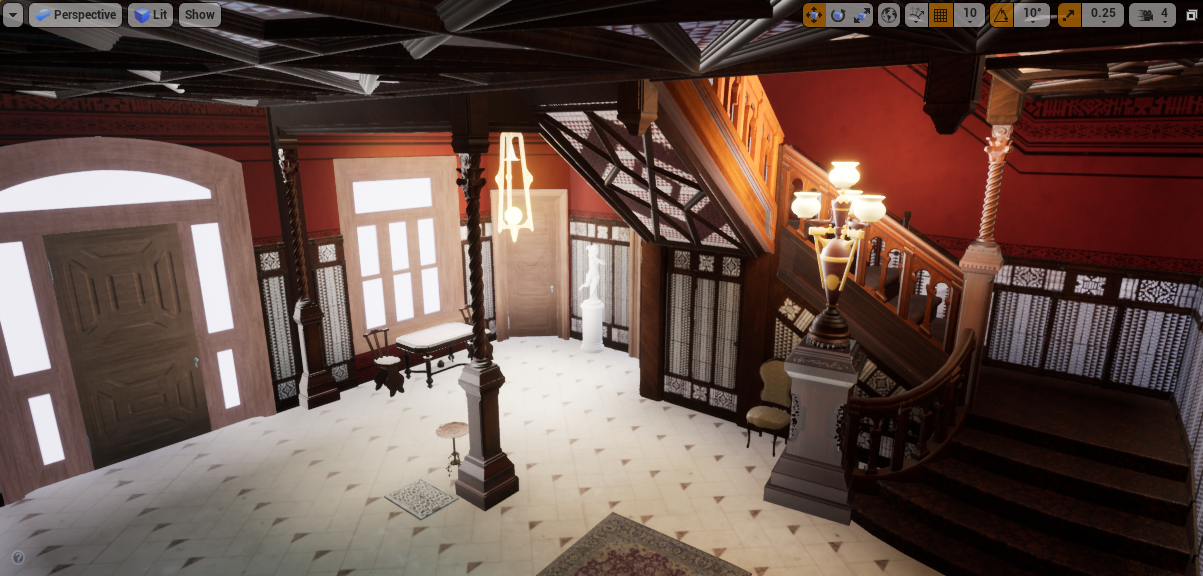Click the question mark help icon
The width and height of the screenshot is (1203, 576).
(18, 557)
